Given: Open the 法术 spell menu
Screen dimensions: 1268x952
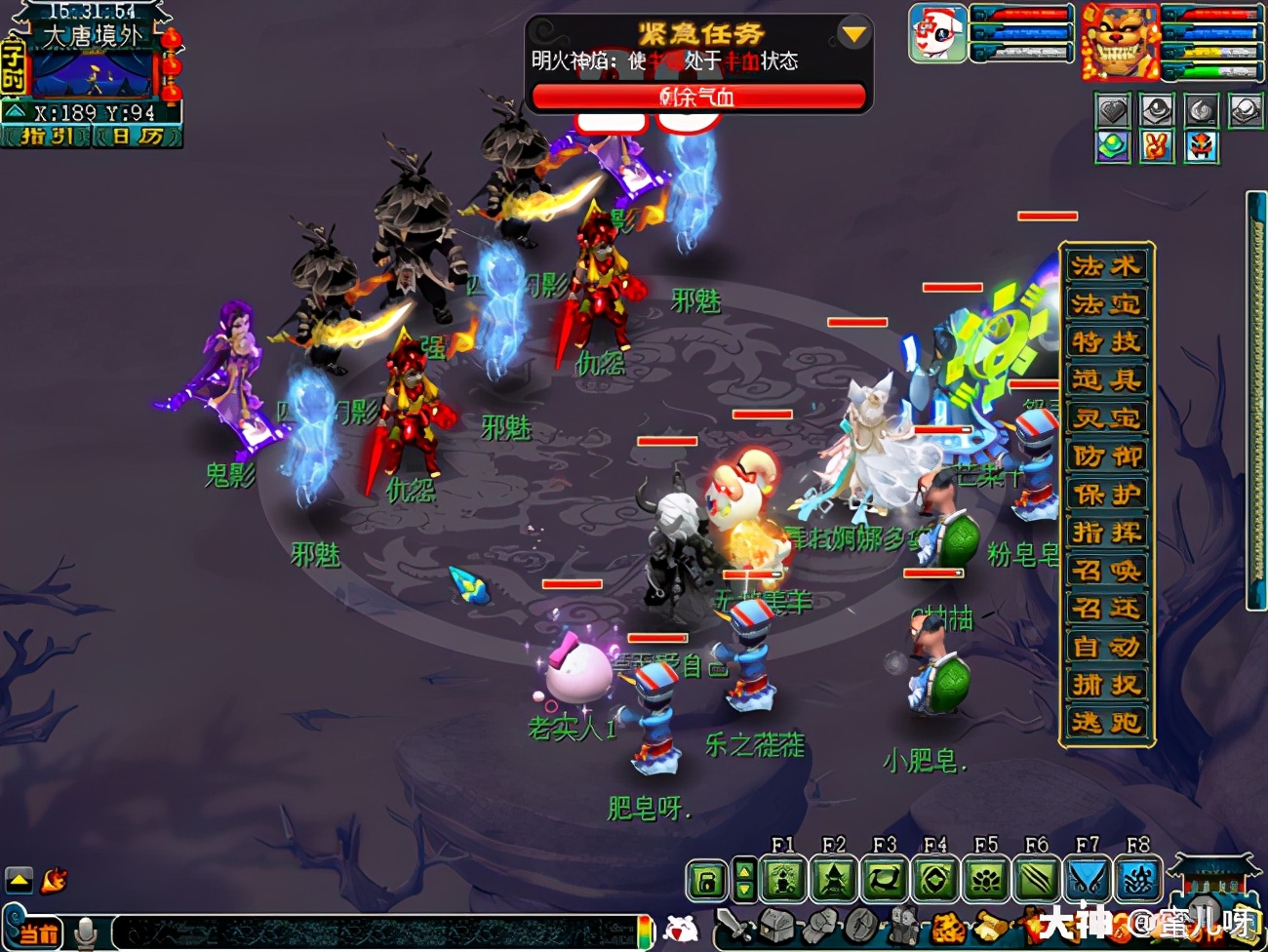Looking at the screenshot, I should [1106, 266].
